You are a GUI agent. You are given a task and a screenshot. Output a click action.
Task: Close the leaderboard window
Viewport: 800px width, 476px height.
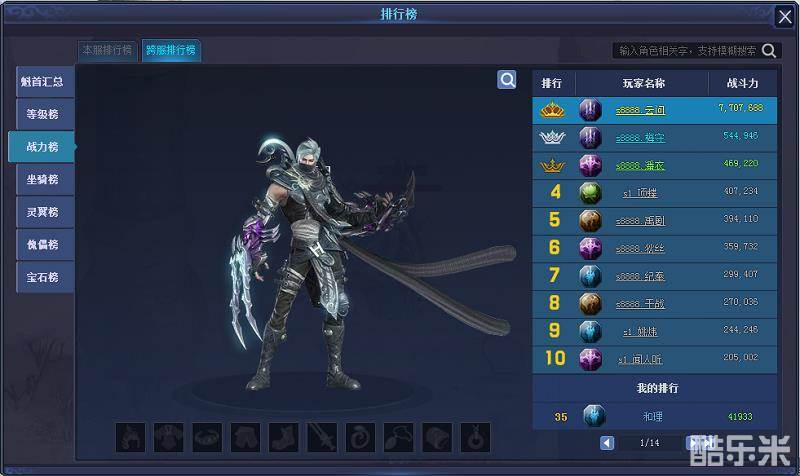coord(785,16)
